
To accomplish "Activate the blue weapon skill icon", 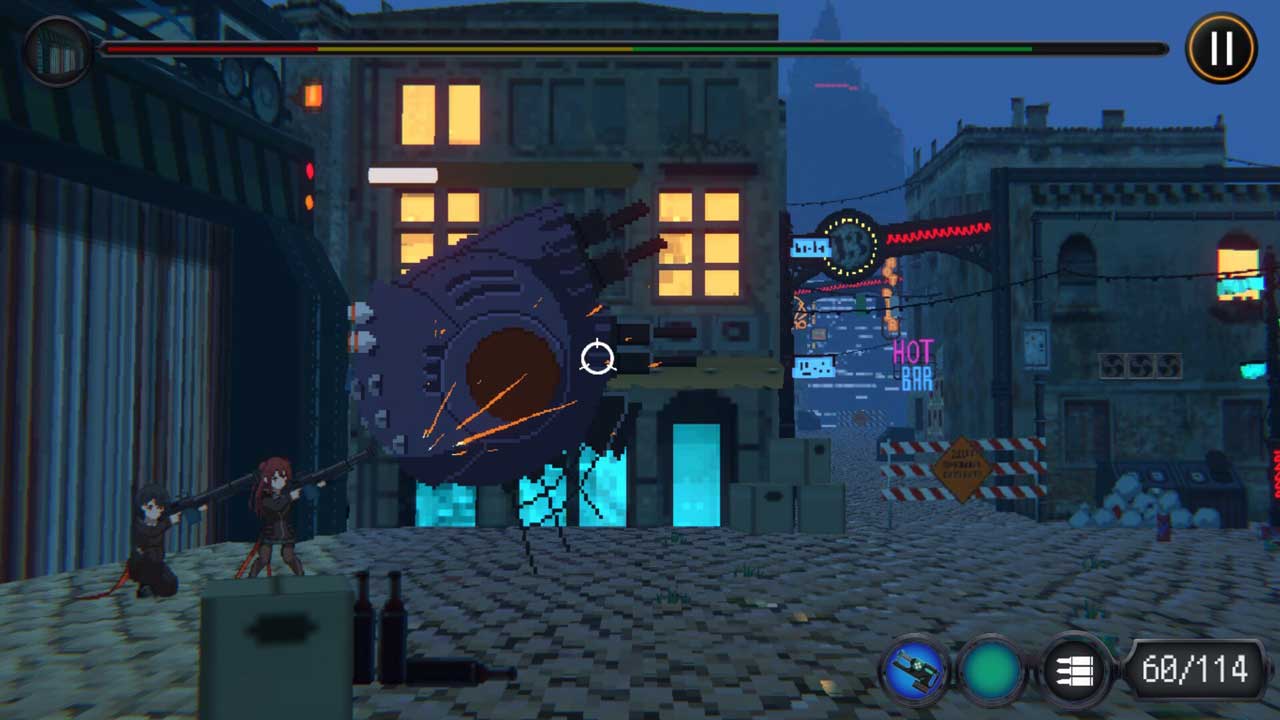I will (x=914, y=668).
